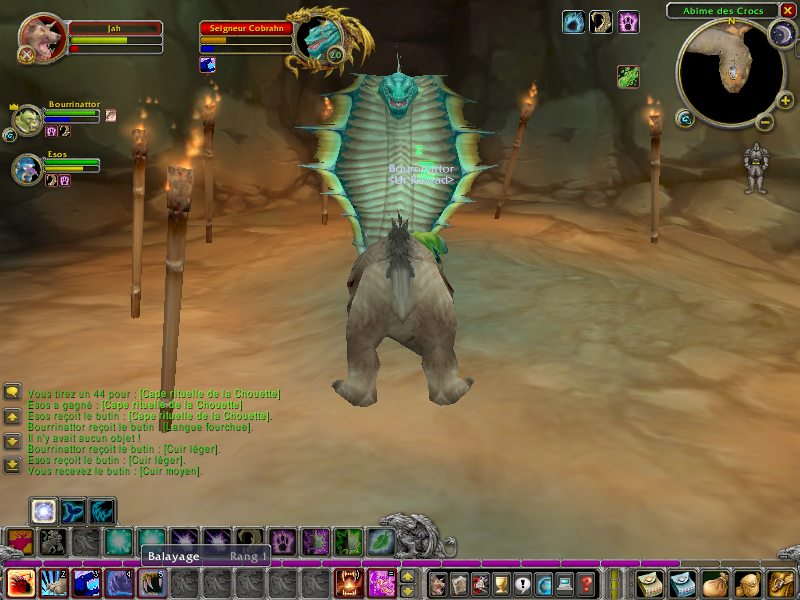Open the computer main menu button
Image resolution: width=800 pixels, height=600 pixels.
pyautogui.click(x=565, y=584)
